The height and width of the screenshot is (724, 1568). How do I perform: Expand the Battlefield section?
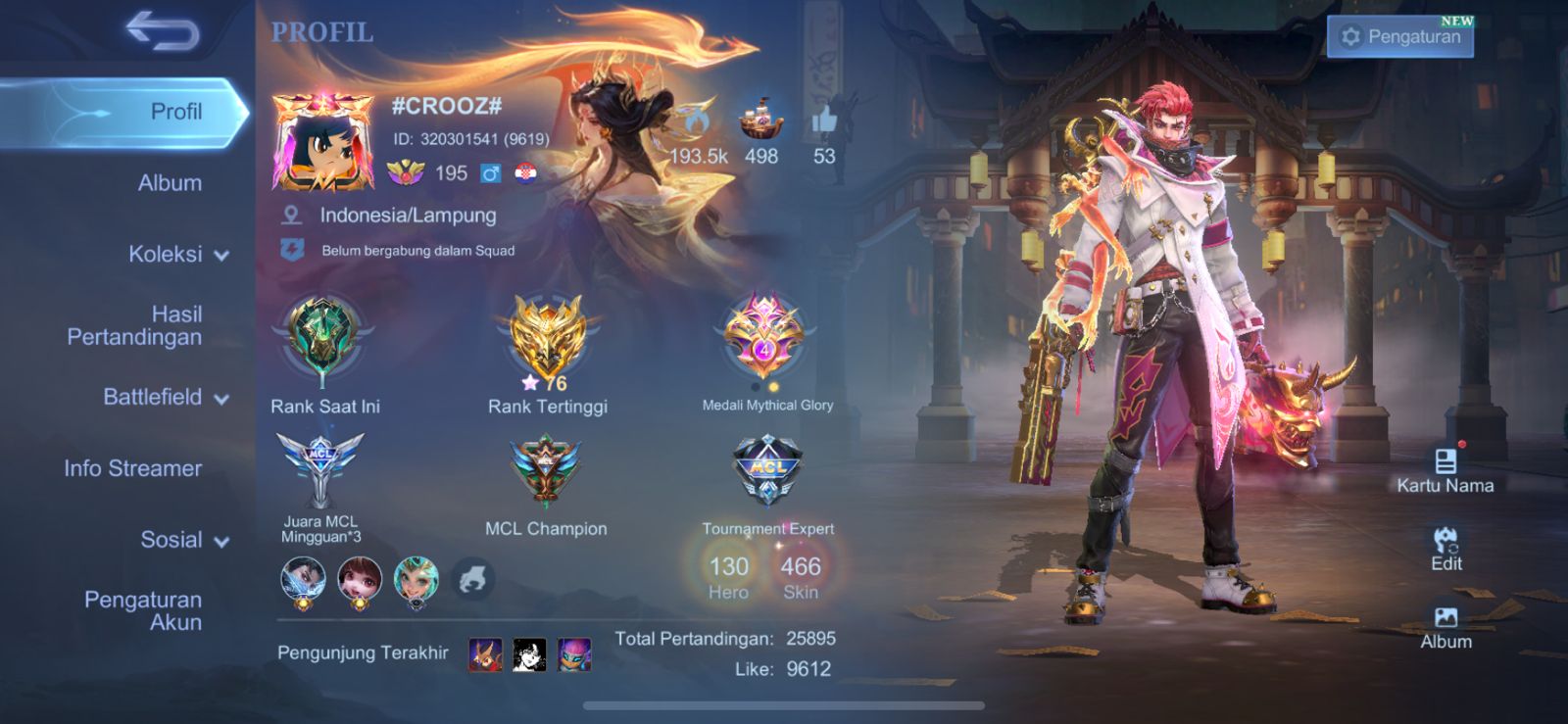[166, 398]
